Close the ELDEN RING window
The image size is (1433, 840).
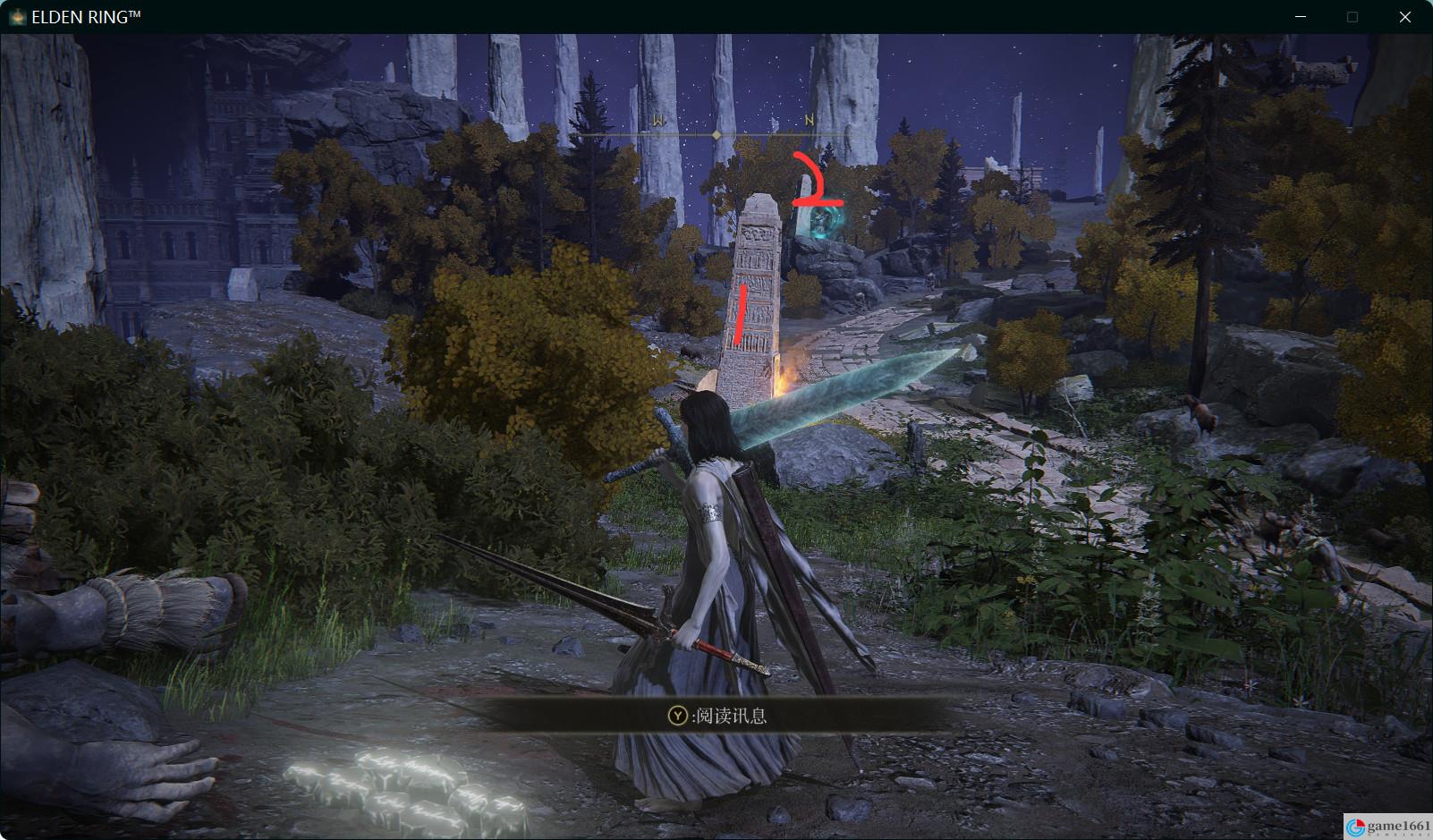[x=1405, y=17]
